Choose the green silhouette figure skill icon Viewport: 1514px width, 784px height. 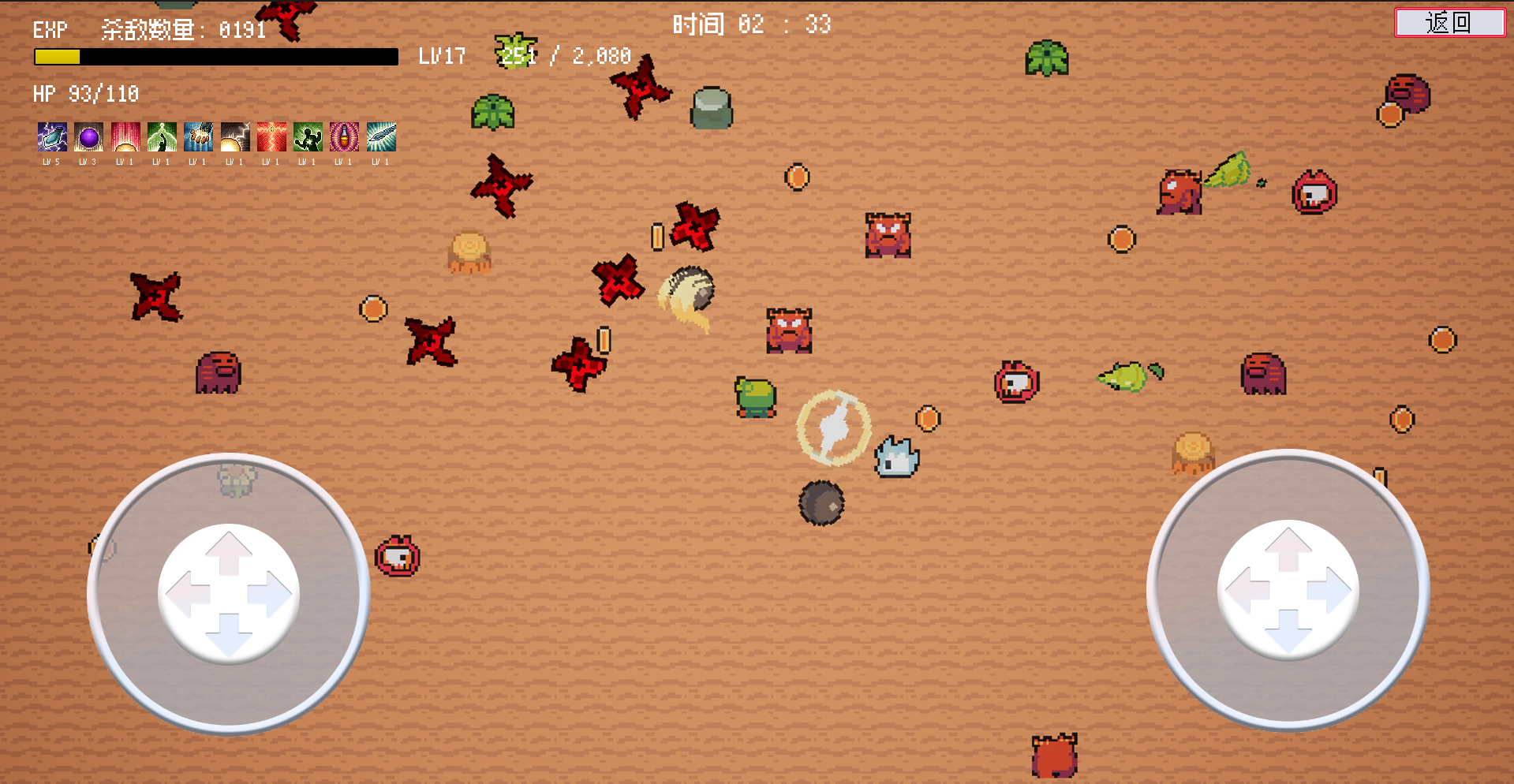pyautogui.click(x=308, y=137)
